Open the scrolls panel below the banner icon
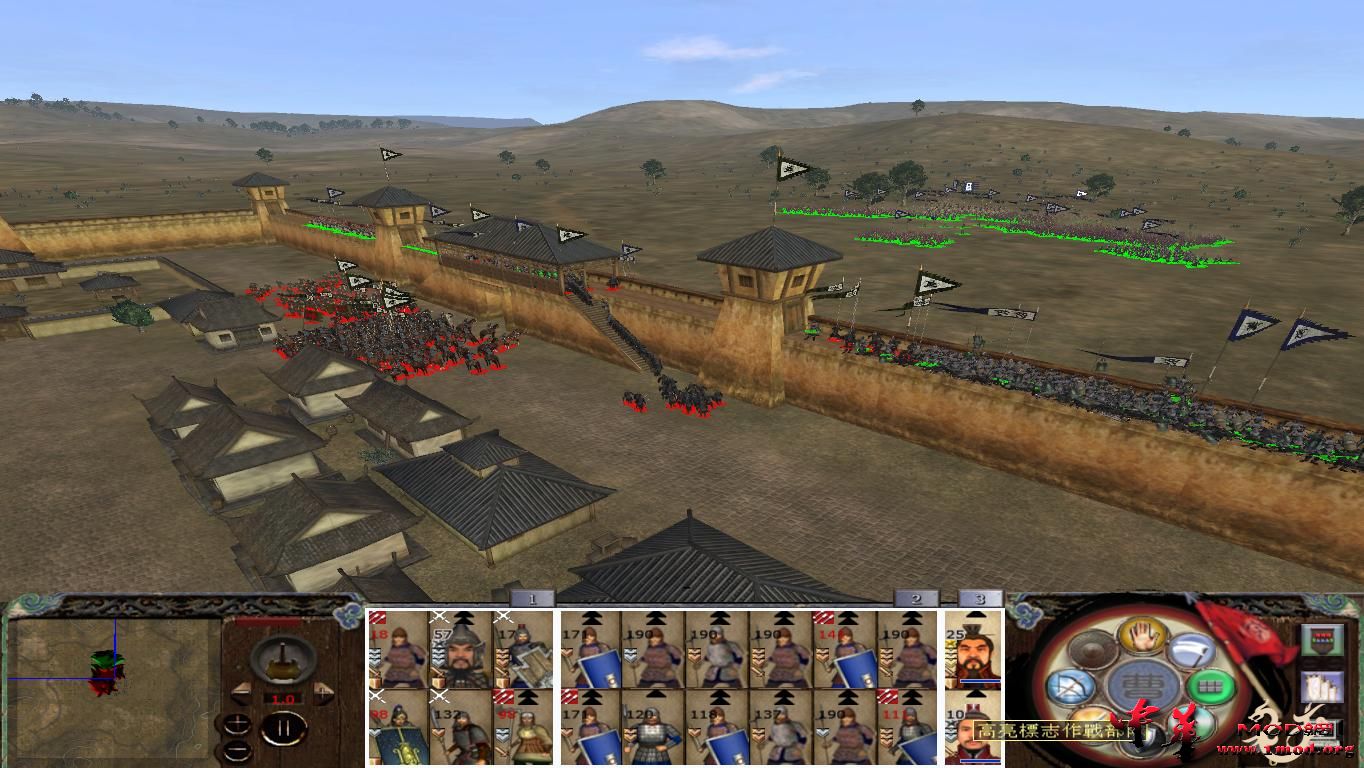 click(x=1322, y=686)
